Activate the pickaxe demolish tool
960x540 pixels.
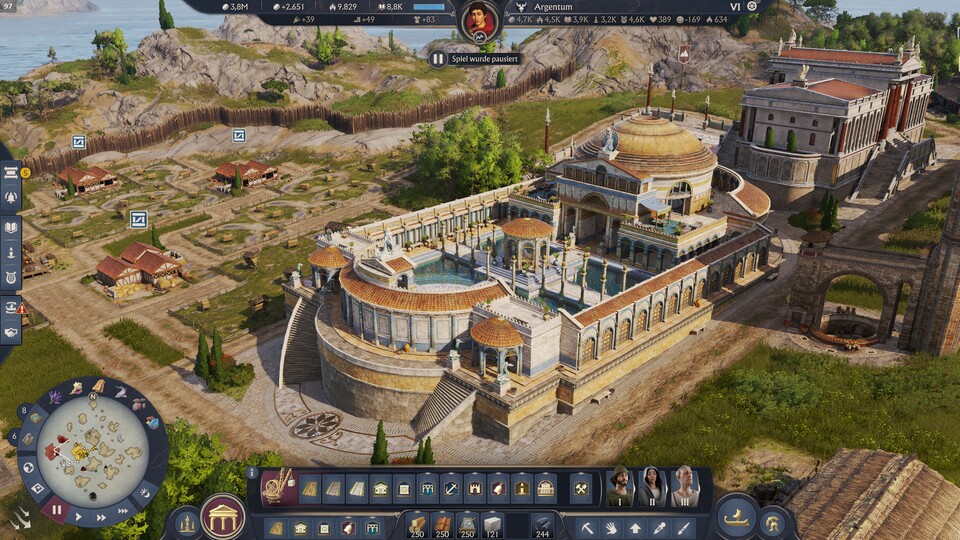(587, 527)
